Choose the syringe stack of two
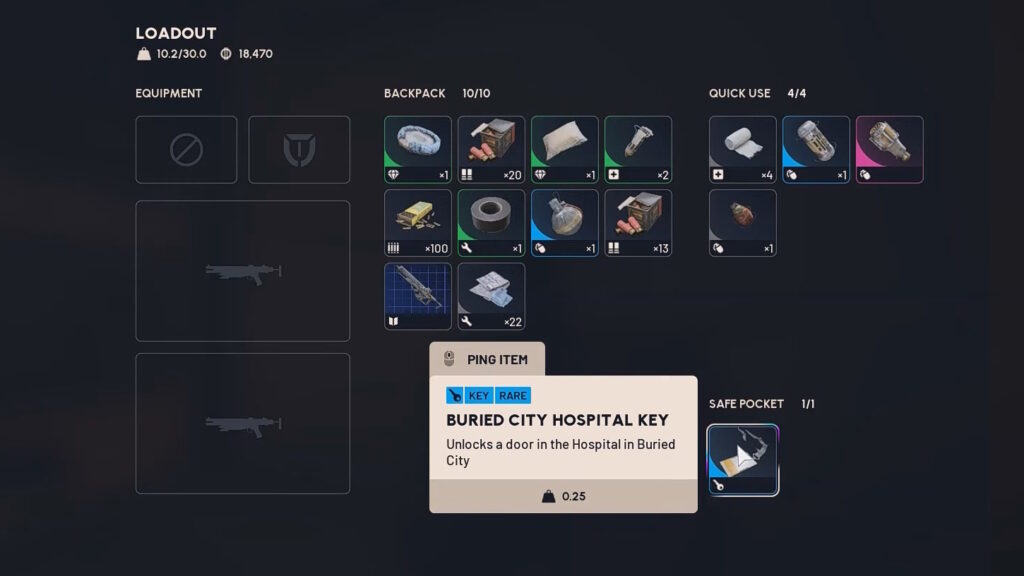 [638, 150]
